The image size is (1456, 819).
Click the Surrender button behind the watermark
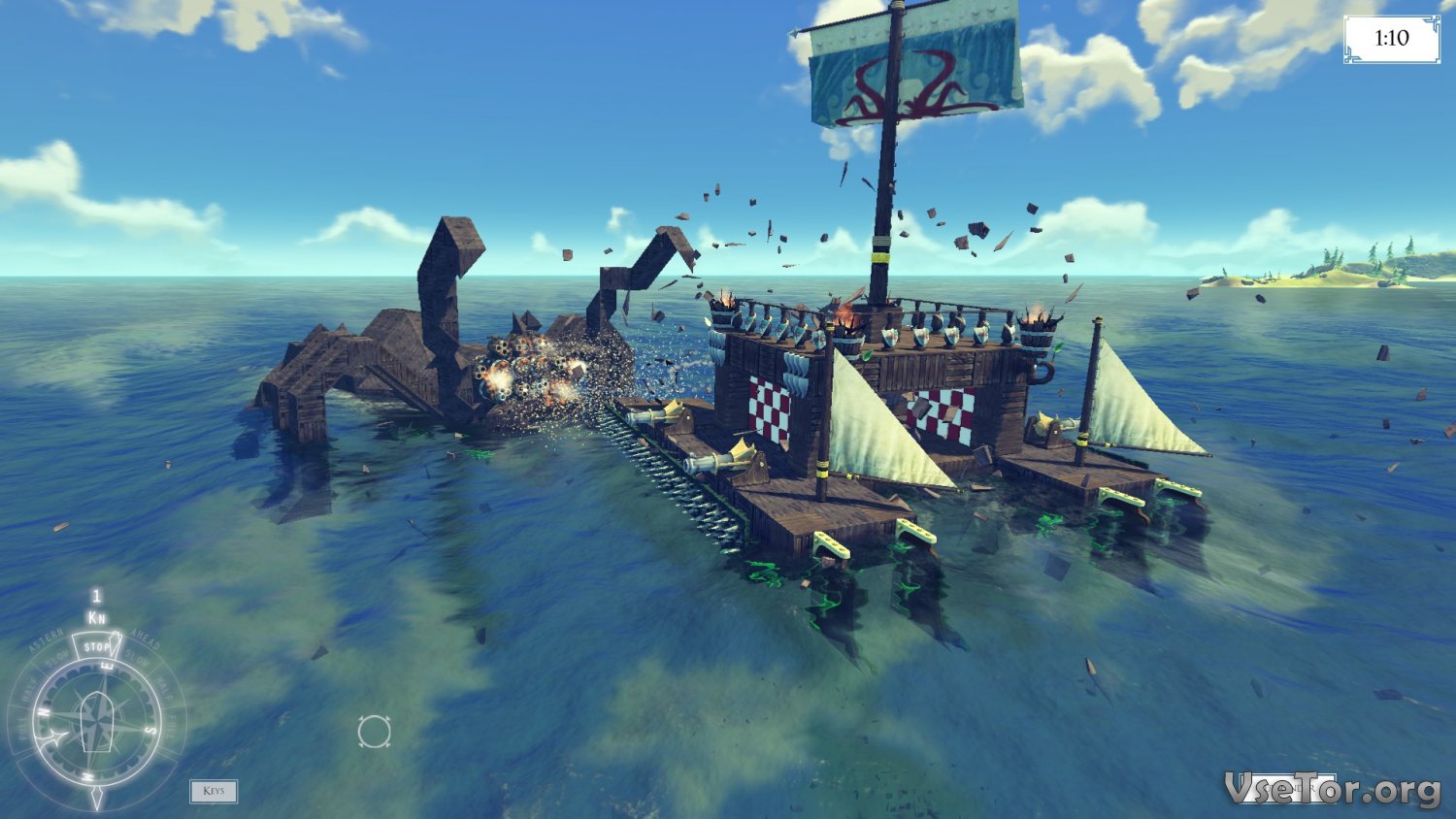click(1289, 789)
